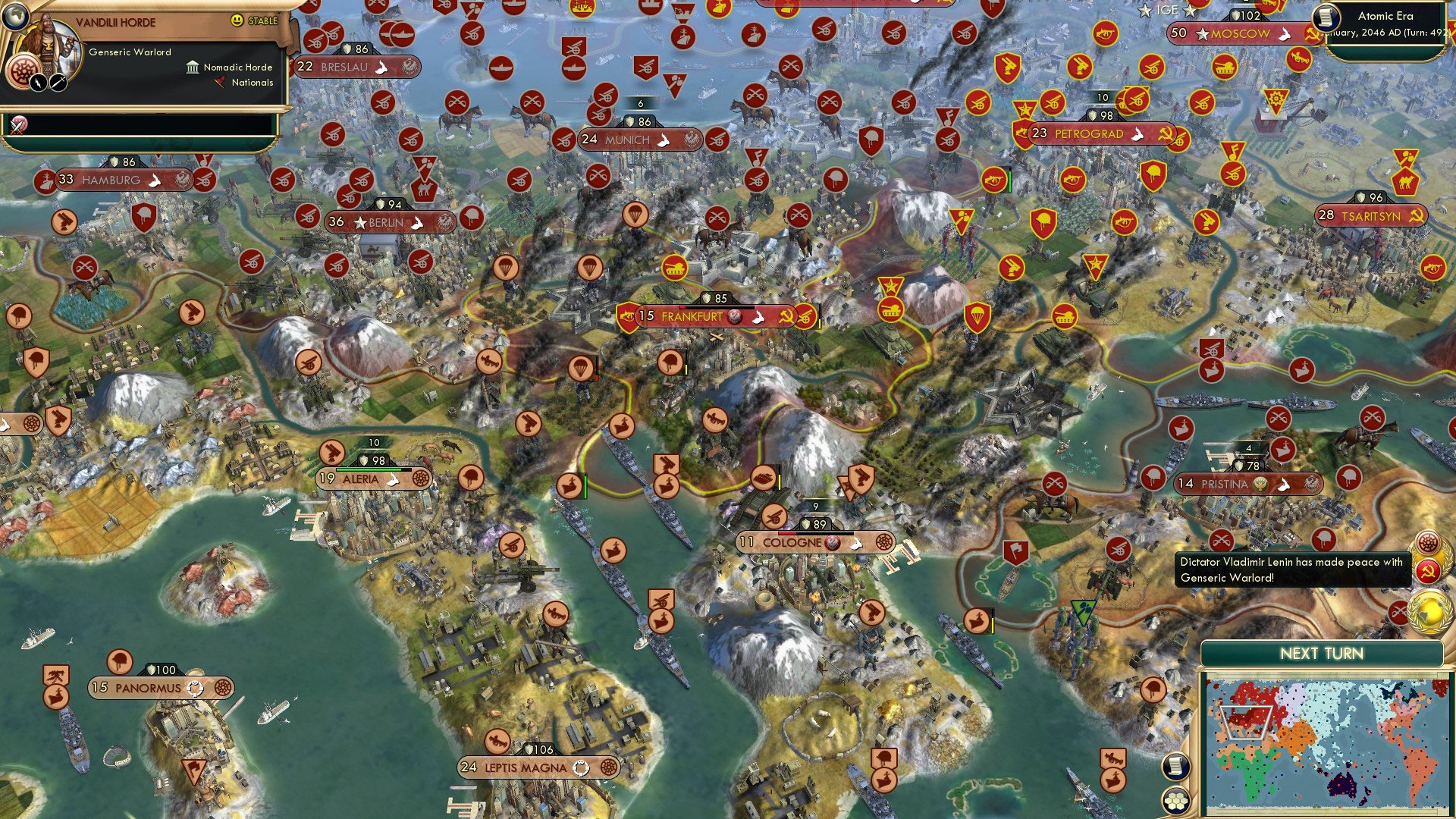Toggle the hexes strategic view

click(1175, 801)
